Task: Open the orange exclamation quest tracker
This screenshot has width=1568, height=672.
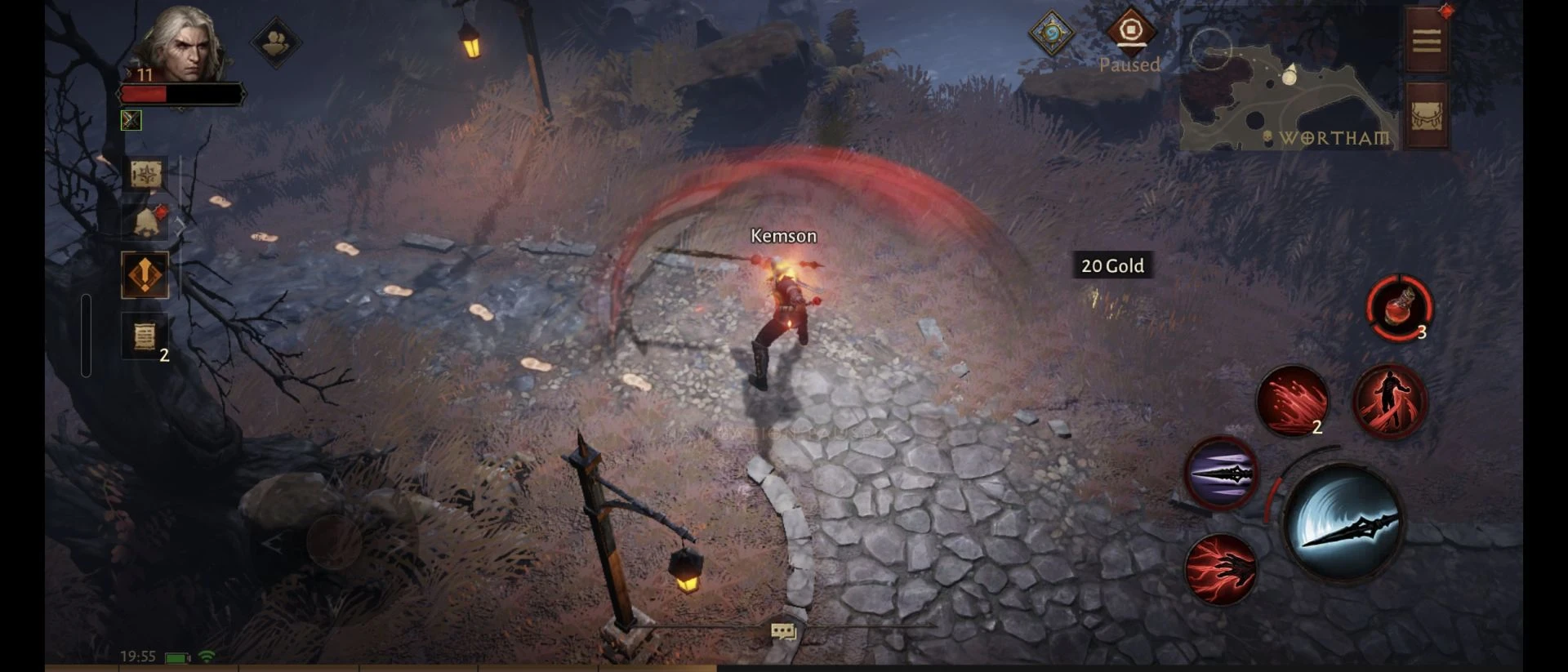Action: pos(145,275)
